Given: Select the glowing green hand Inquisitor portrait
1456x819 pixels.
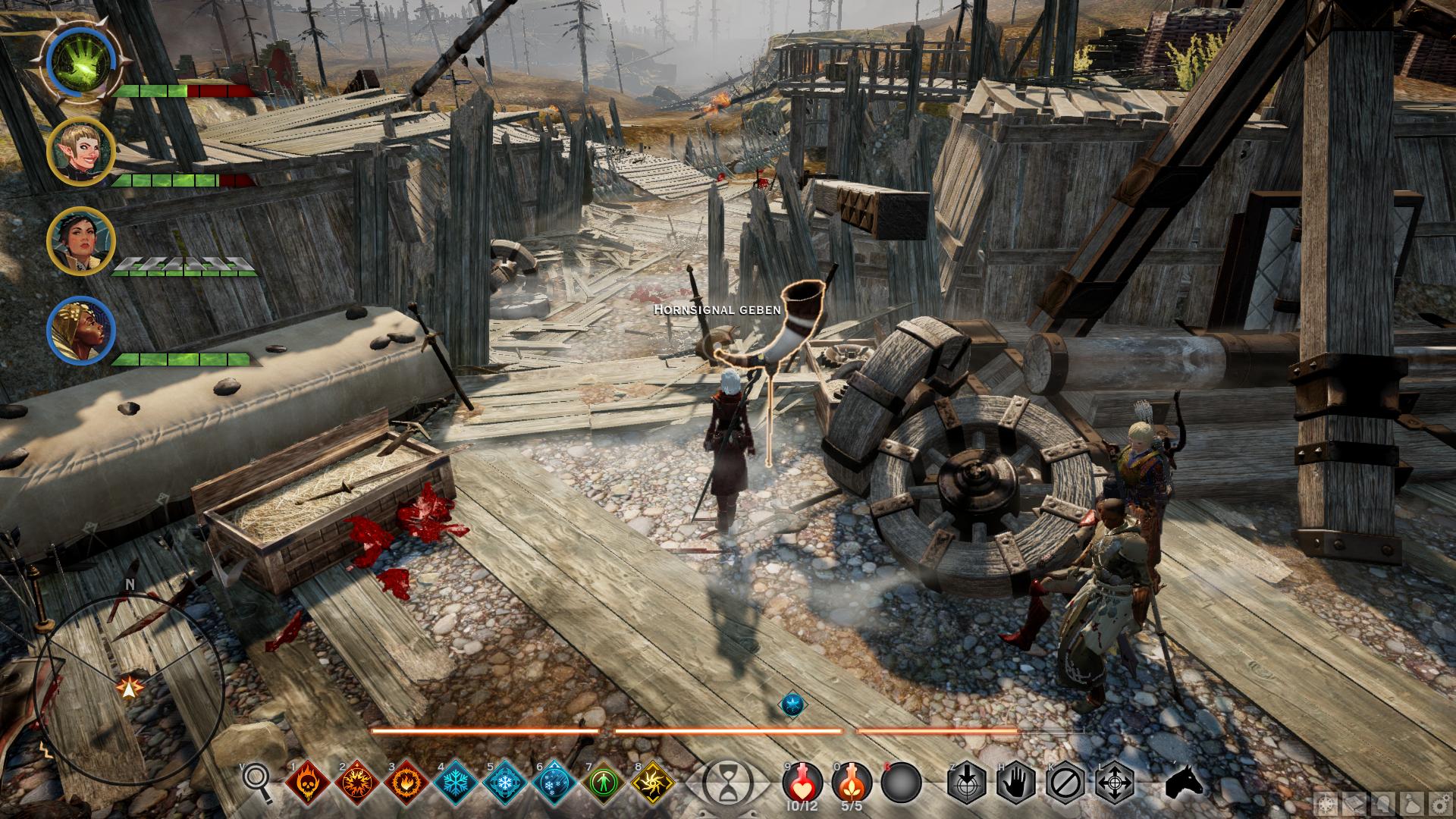Looking at the screenshot, I should (80, 61).
